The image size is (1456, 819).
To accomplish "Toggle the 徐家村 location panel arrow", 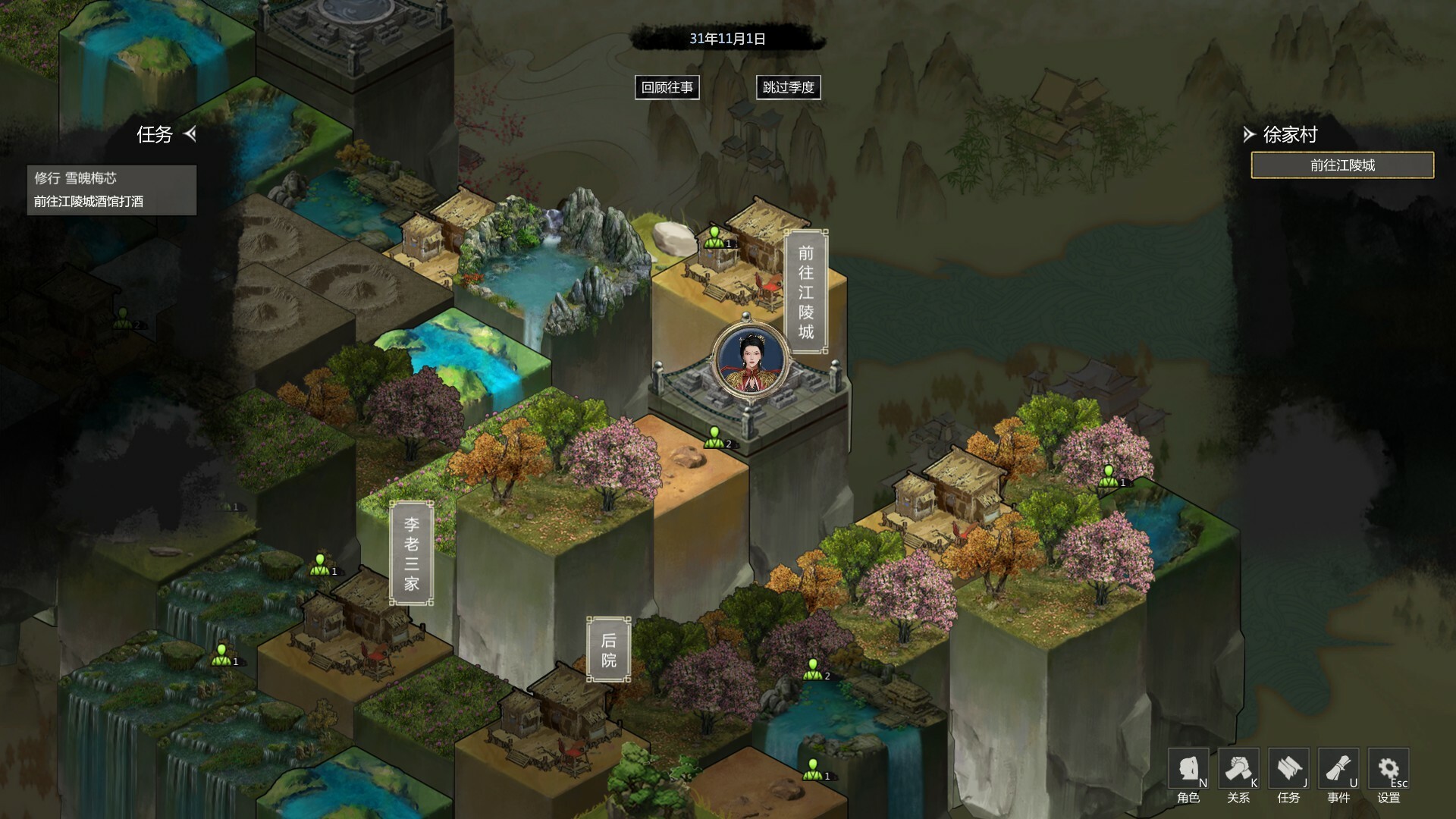I will 1249,135.
